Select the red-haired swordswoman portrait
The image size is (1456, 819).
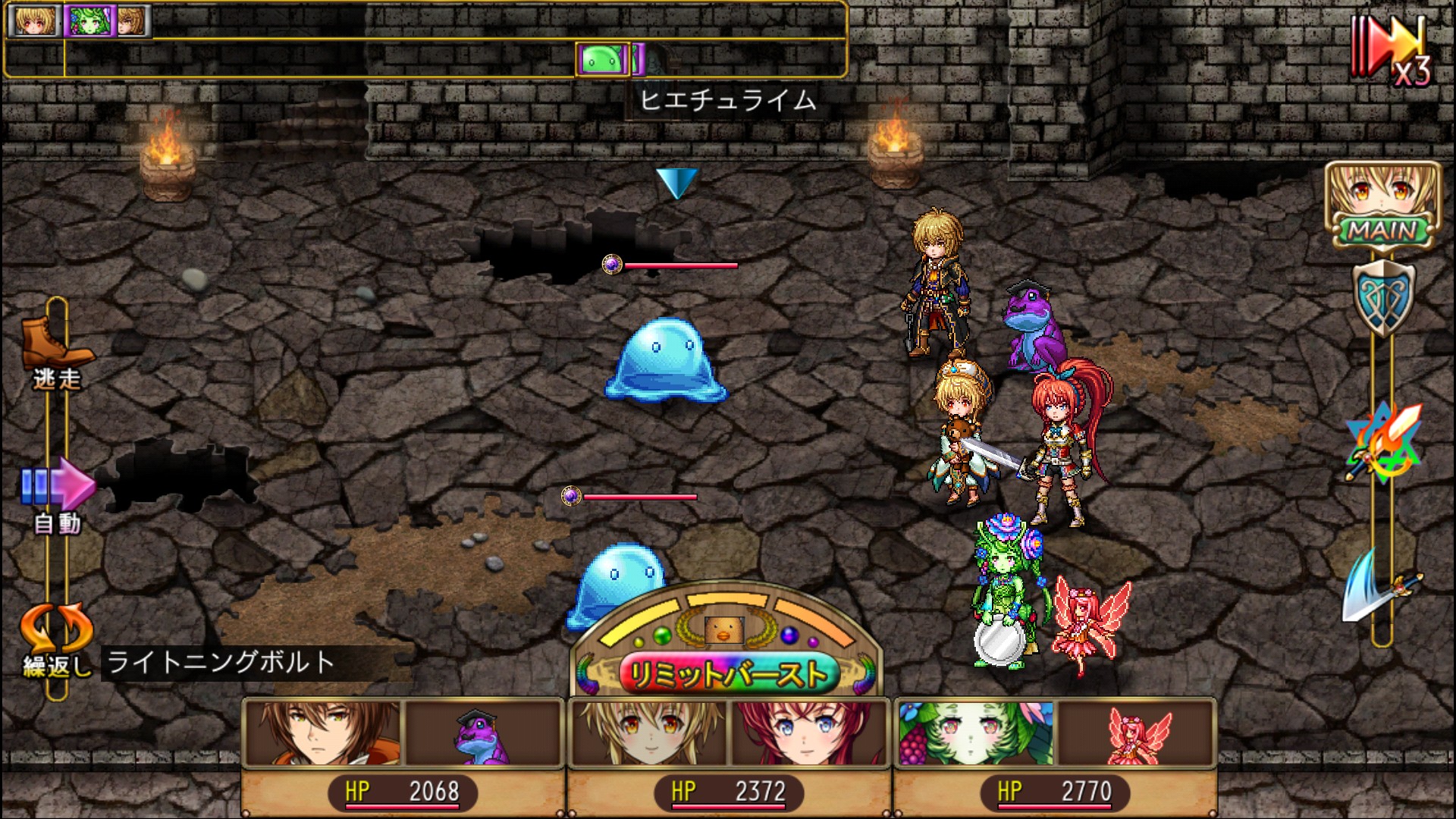808,733
